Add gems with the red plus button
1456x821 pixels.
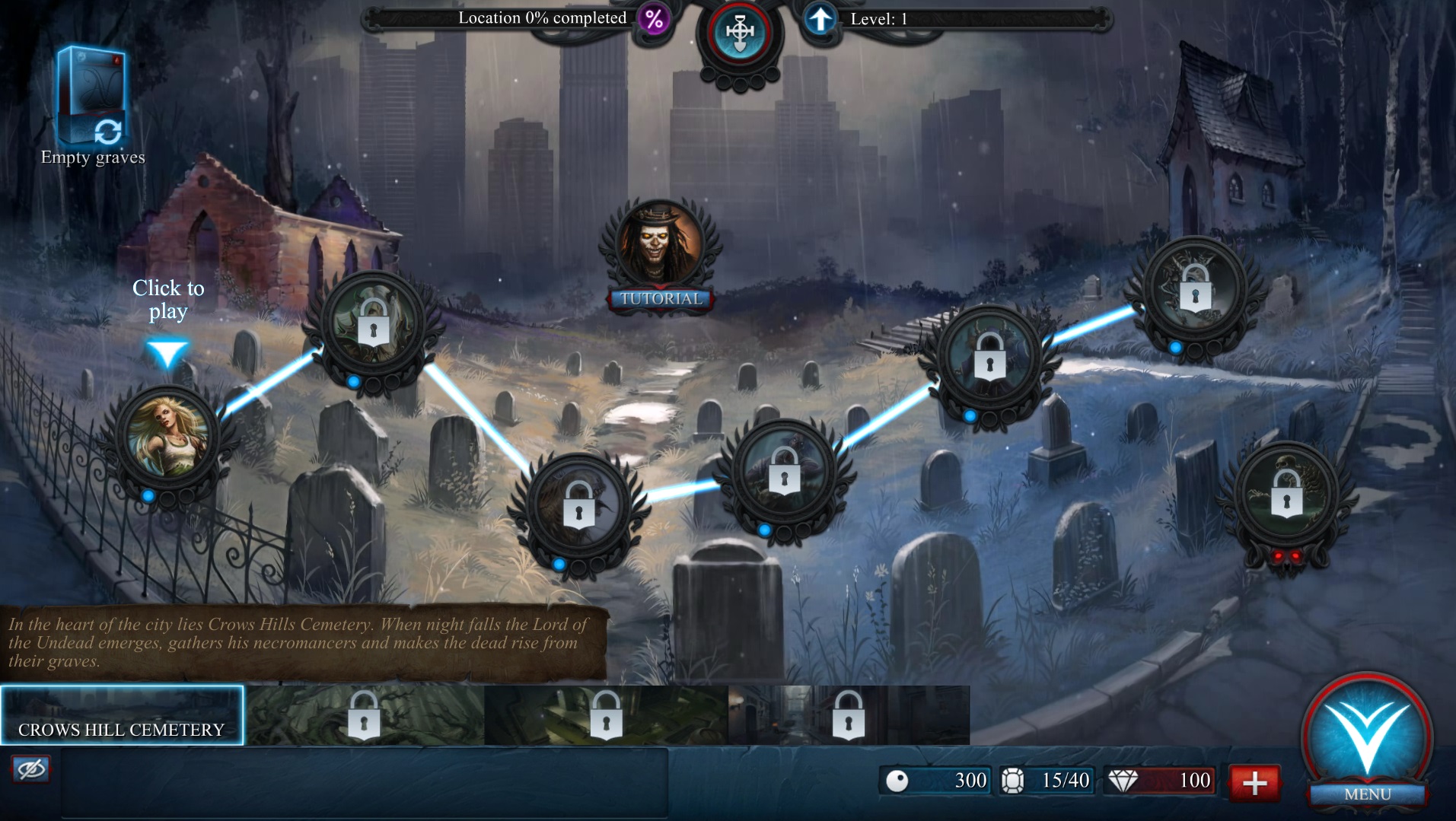[1254, 781]
